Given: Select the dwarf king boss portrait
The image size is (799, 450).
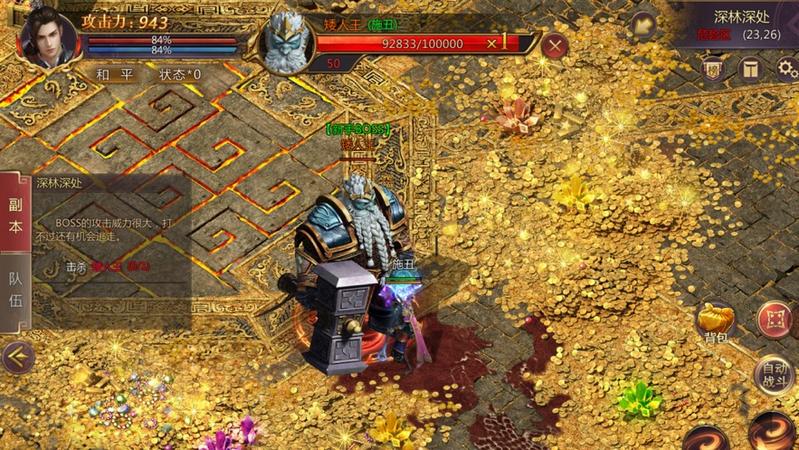Looking at the screenshot, I should point(287,41).
